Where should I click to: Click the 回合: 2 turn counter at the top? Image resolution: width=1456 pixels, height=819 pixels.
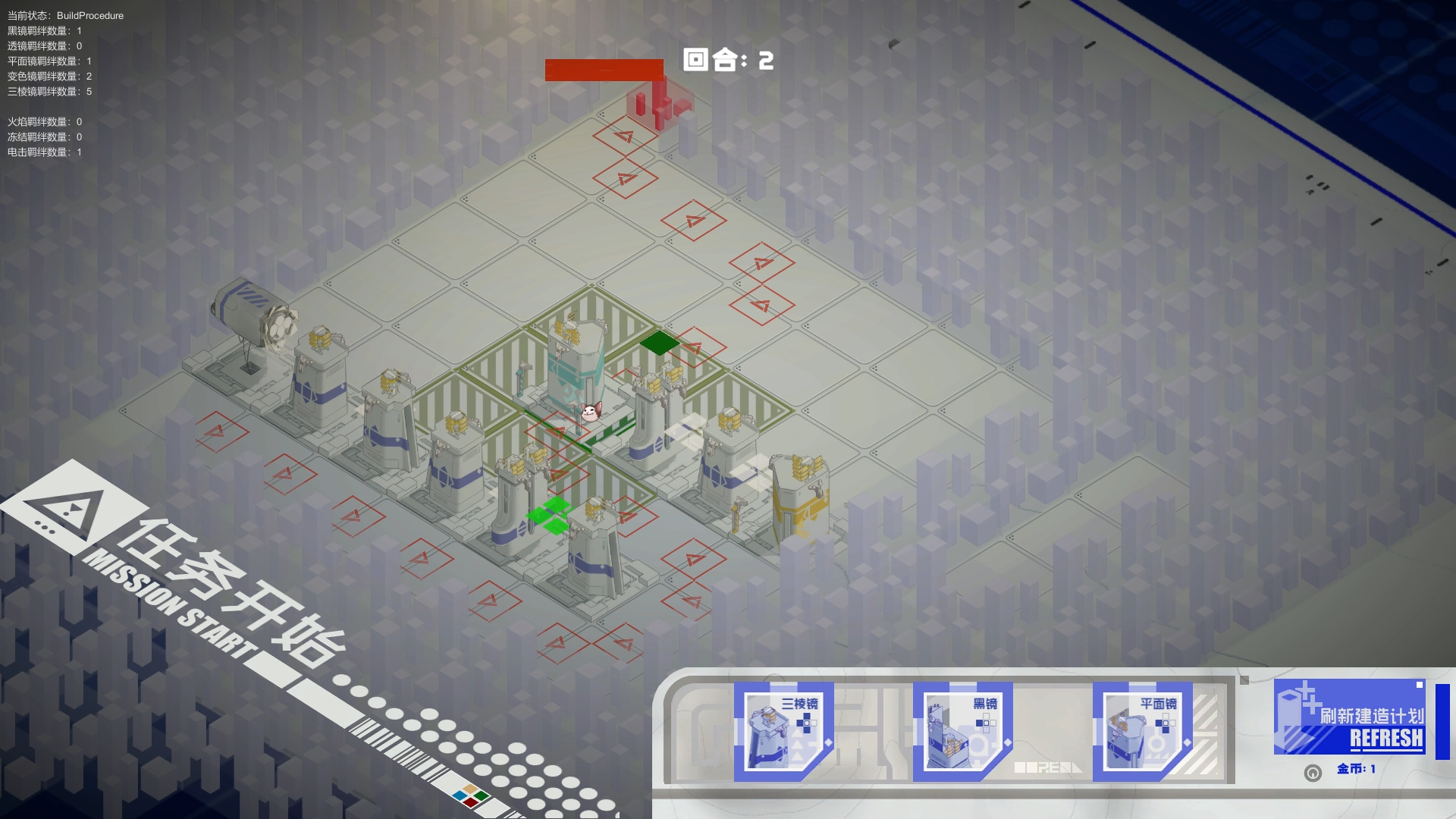click(x=726, y=59)
